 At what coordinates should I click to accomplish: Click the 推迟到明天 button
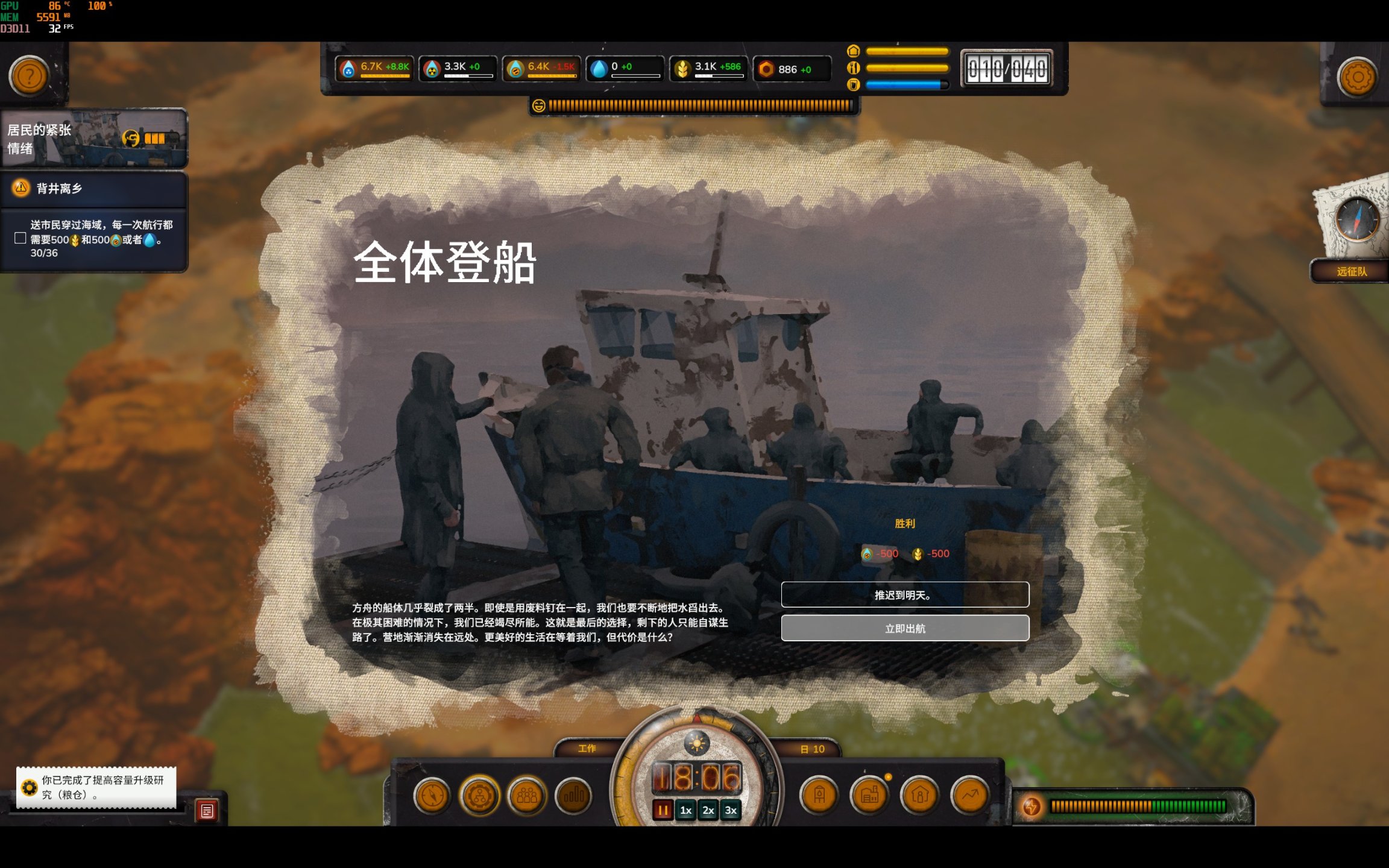point(905,595)
